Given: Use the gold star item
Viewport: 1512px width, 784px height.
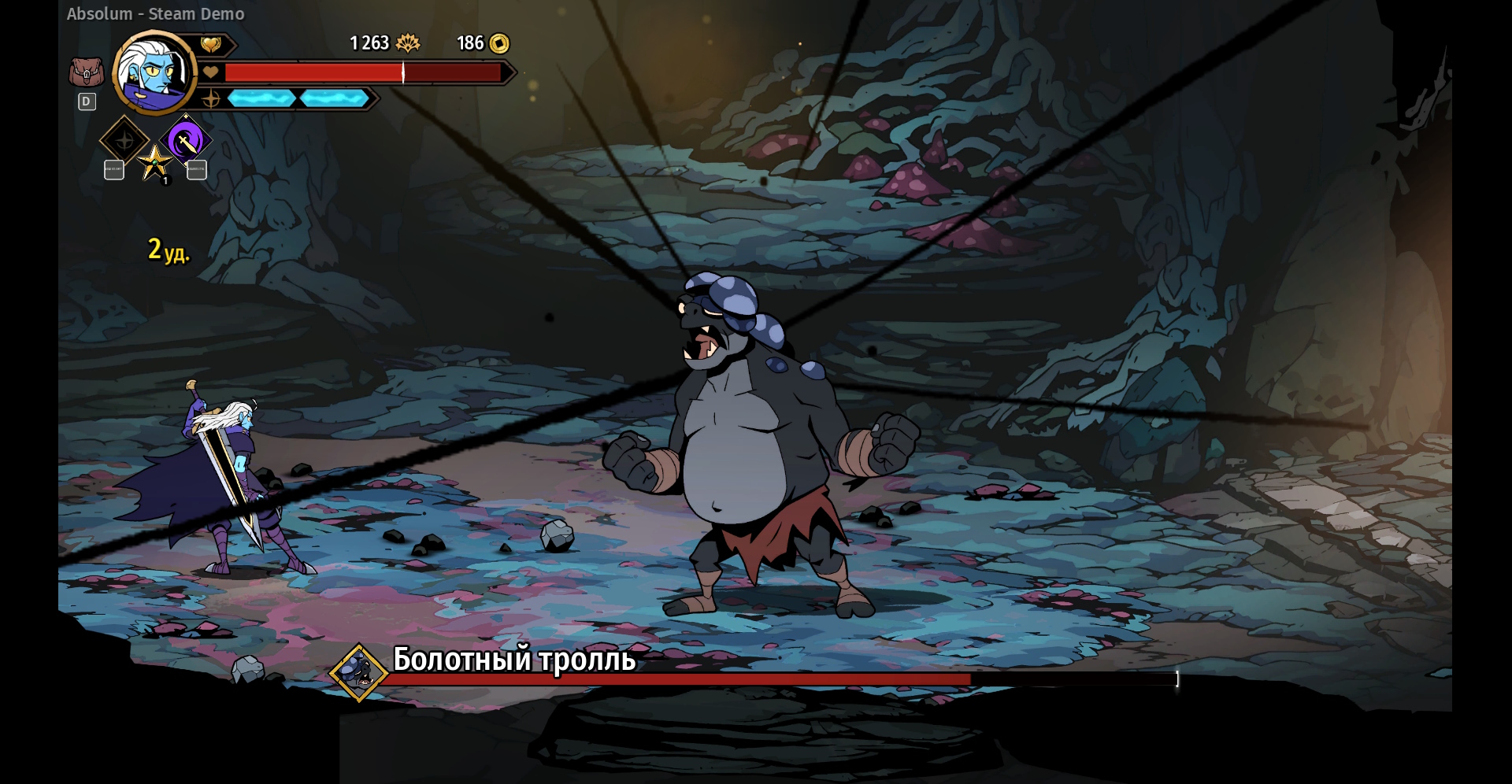Looking at the screenshot, I should [x=155, y=163].
